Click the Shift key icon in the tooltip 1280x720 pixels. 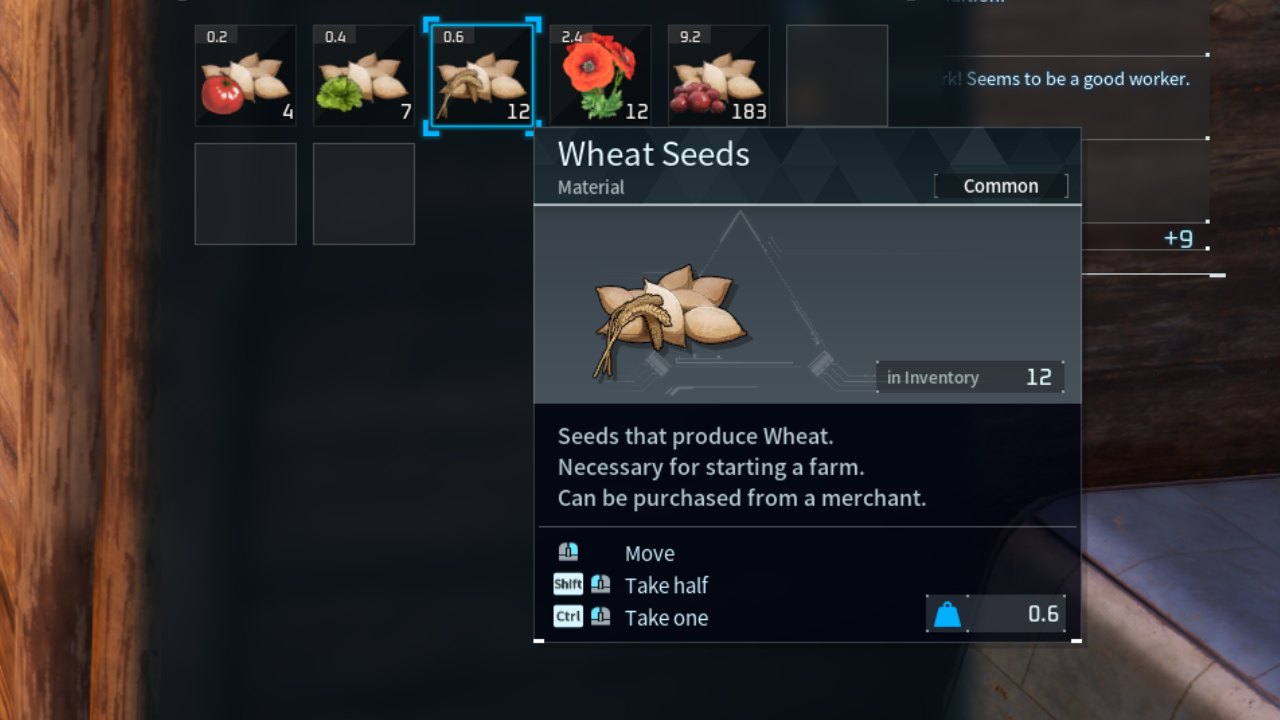(567, 584)
